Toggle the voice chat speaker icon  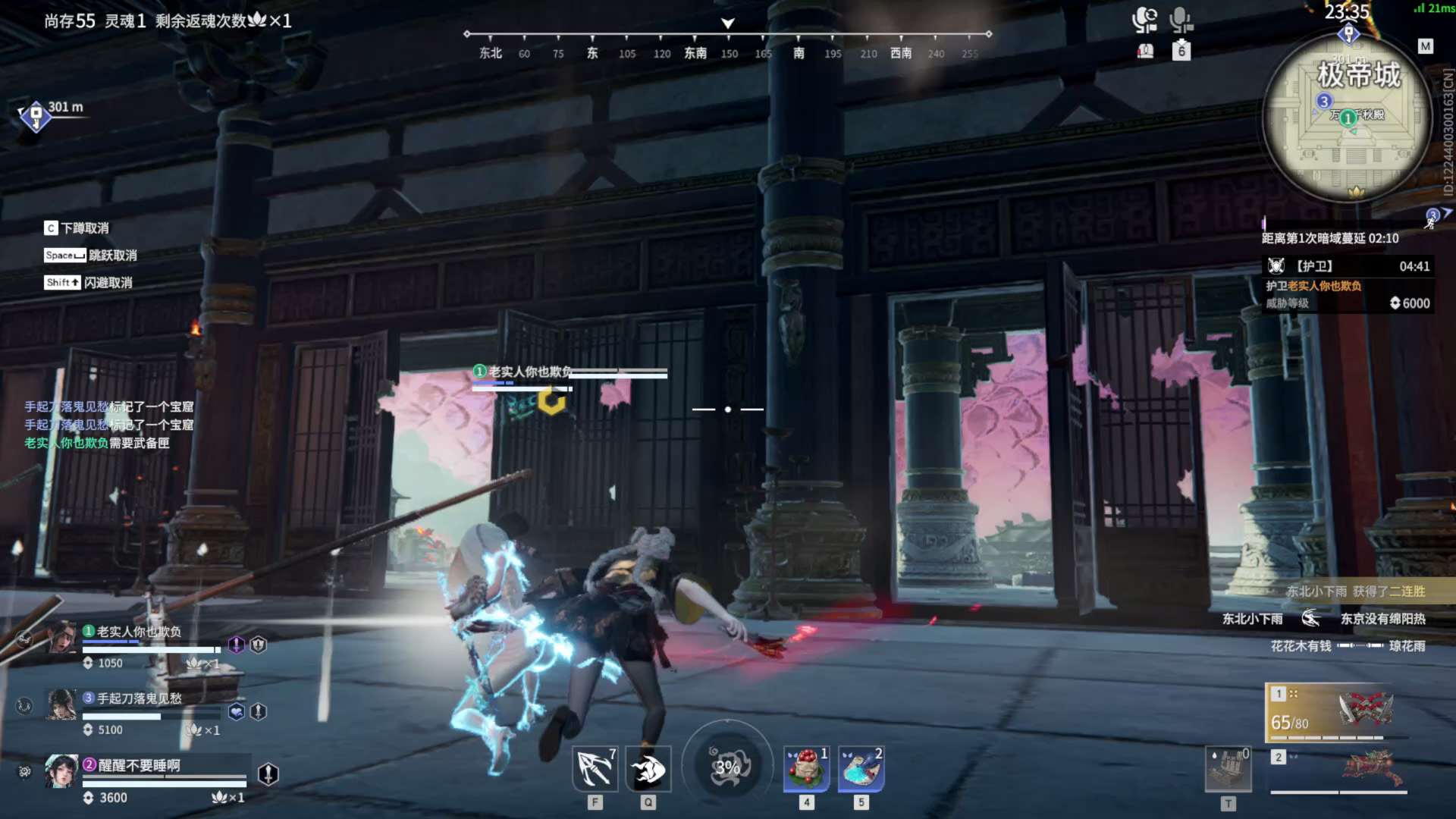click(1144, 20)
